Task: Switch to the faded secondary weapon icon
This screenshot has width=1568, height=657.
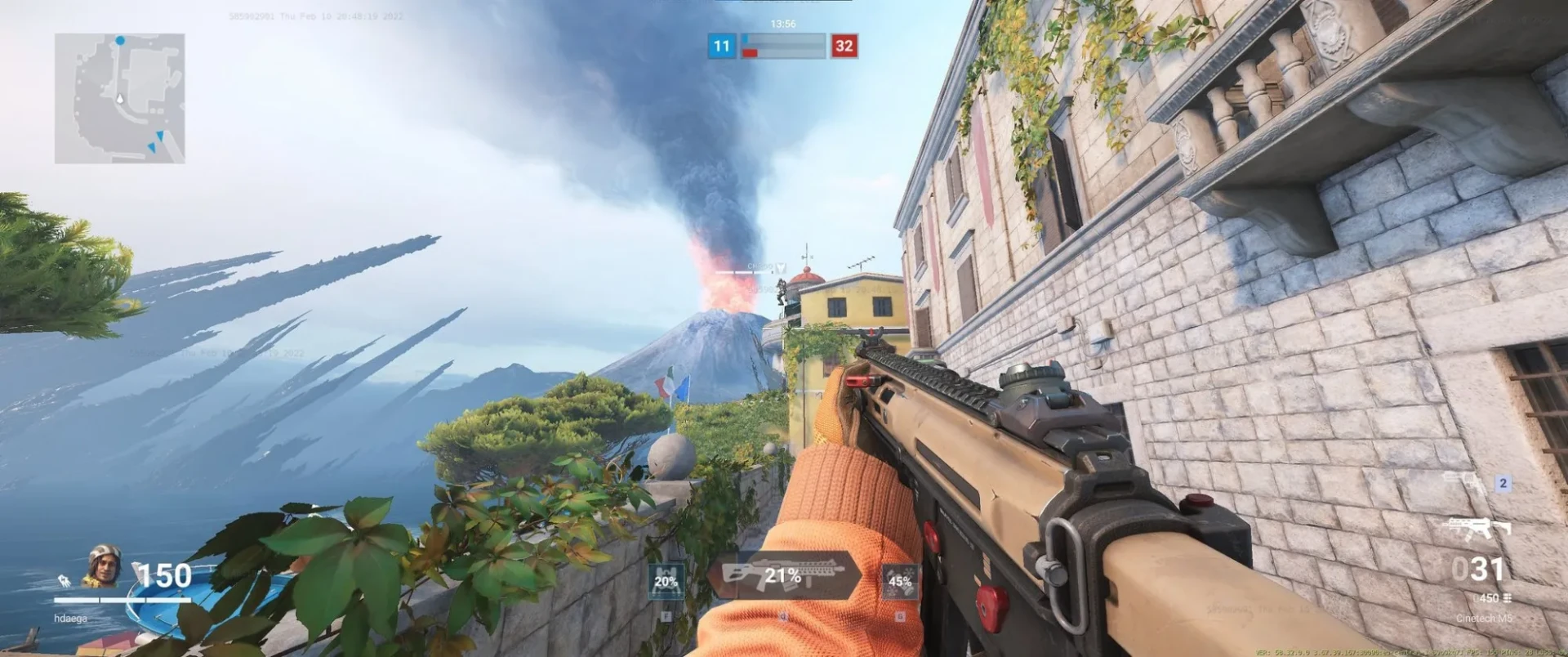Action: 1464,482
